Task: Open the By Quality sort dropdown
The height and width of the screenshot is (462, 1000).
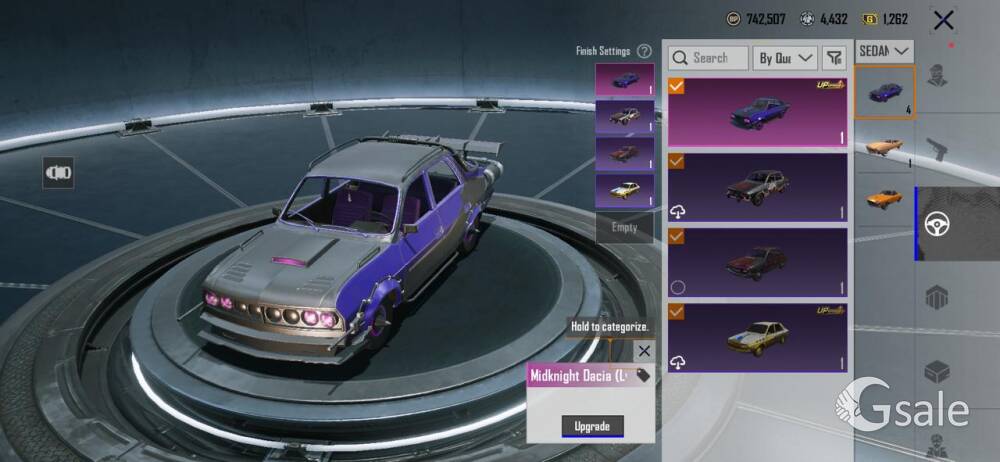Action: pyautogui.click(x=785, y=58)
